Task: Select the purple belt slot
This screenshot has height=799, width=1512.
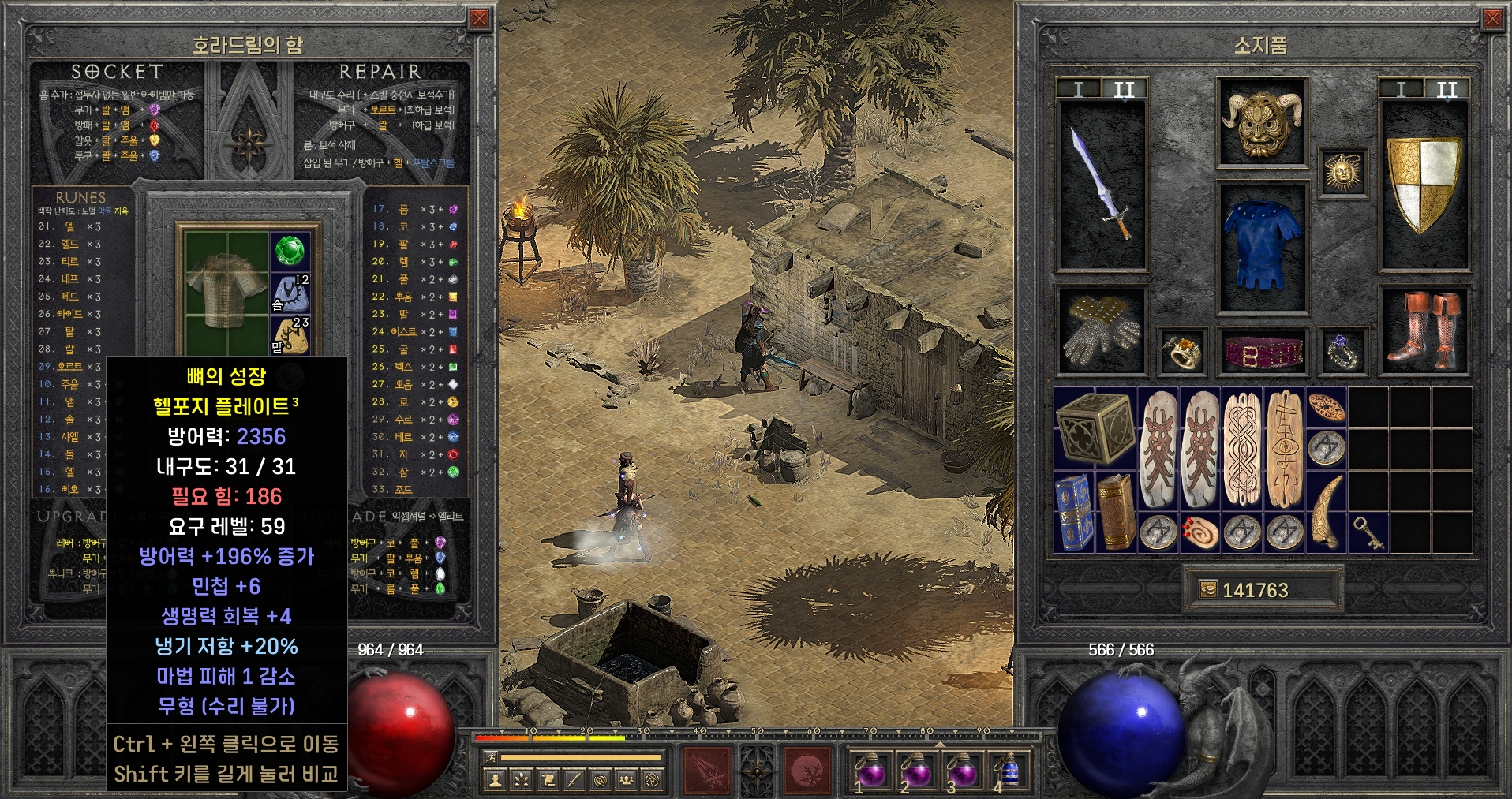Action: (x=1262, y=351)
